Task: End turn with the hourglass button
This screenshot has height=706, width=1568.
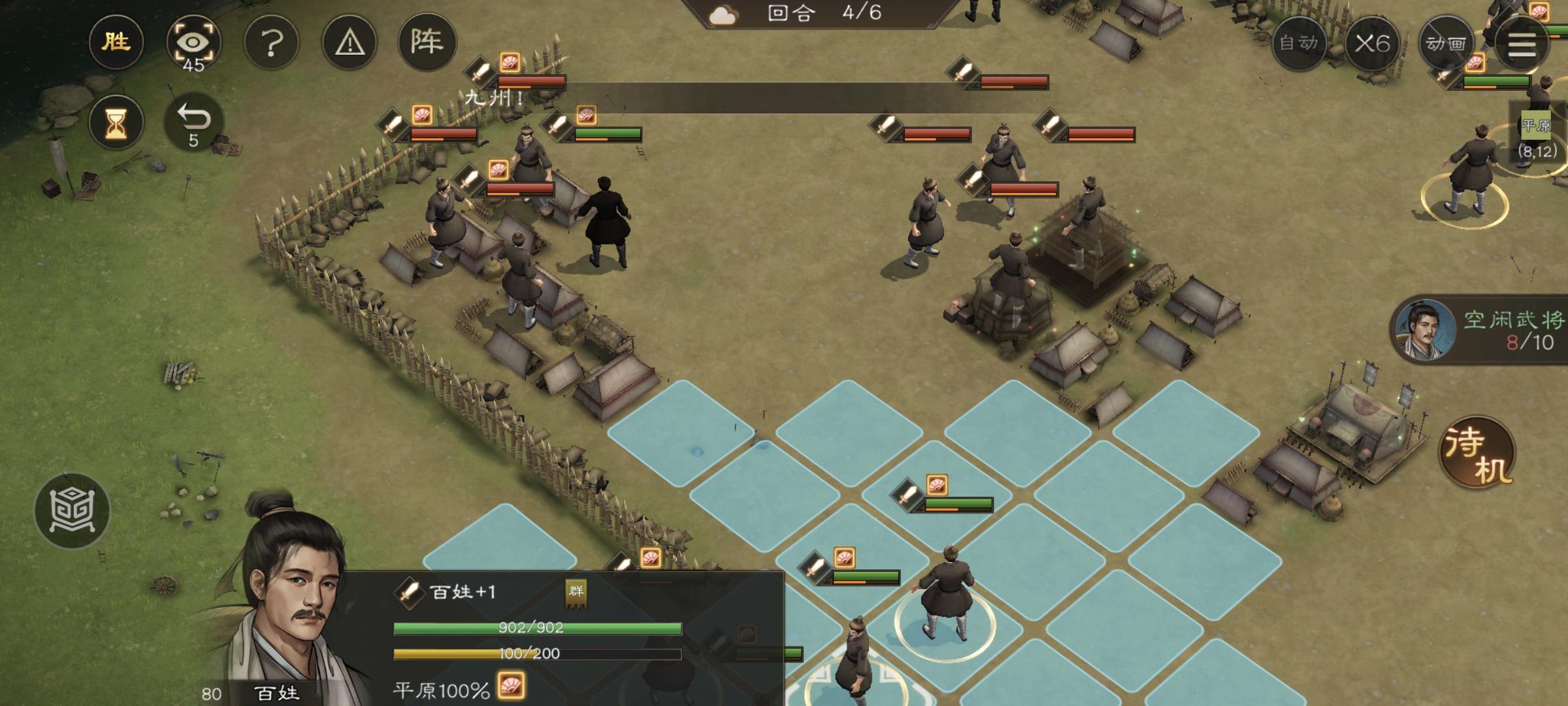Action: point(116,122)
